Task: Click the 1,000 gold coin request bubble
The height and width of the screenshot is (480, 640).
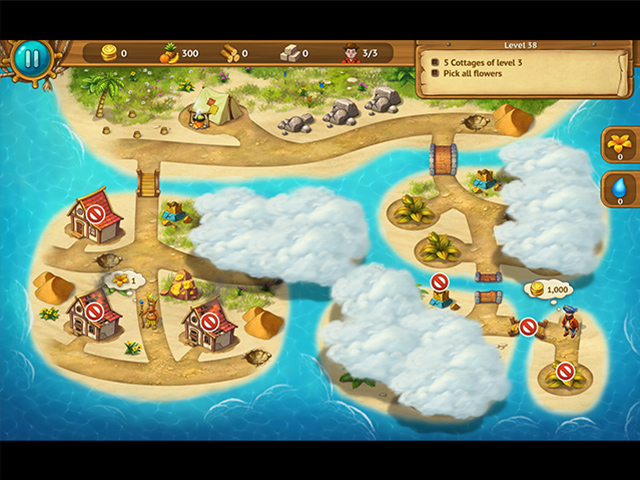Action: pos(548,289)
